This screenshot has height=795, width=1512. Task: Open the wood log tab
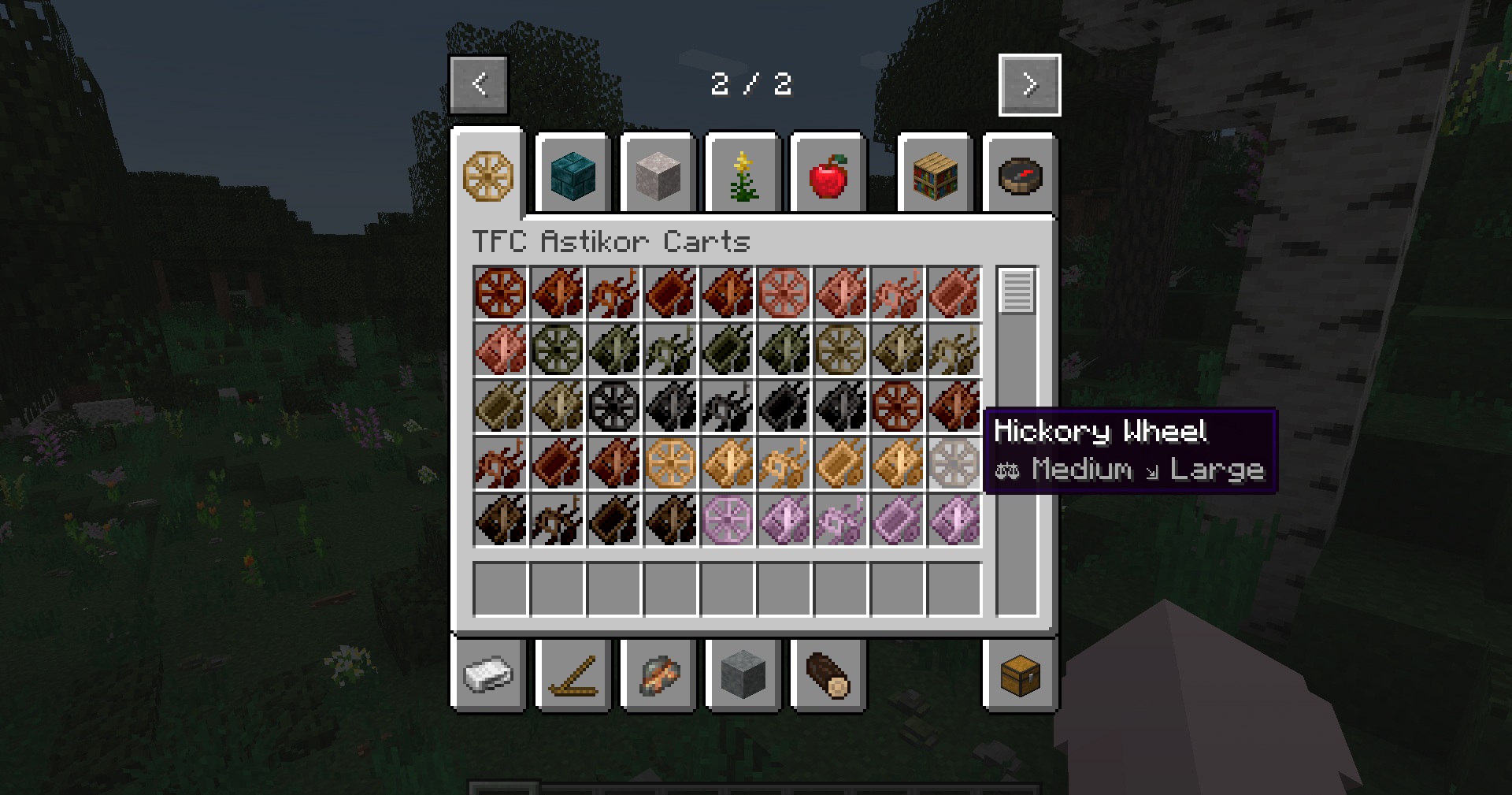[828, 675]
